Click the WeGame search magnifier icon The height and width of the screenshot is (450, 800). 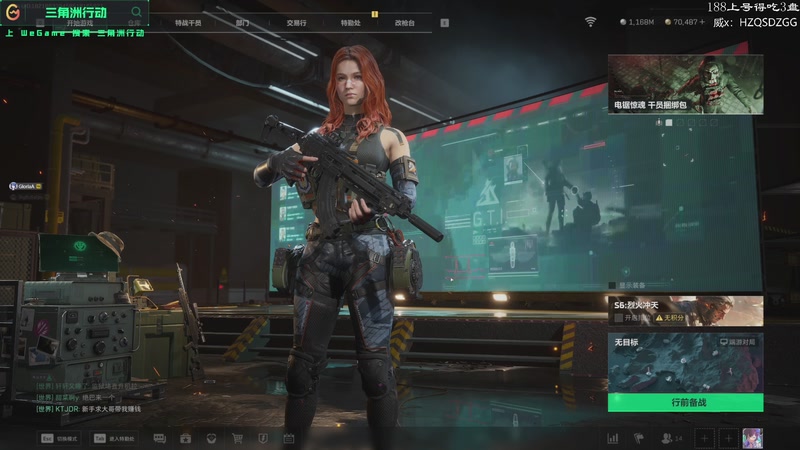136,12
